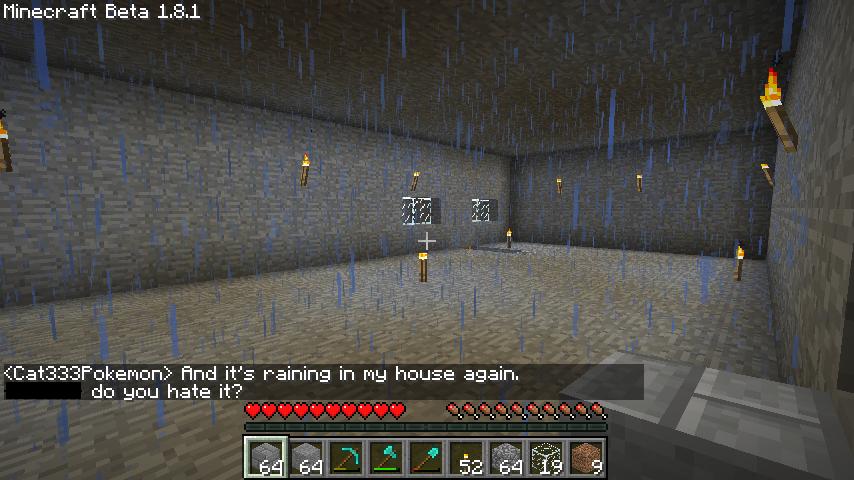
Task: Pick the cobblestone stack of 64
Action: 506,458
